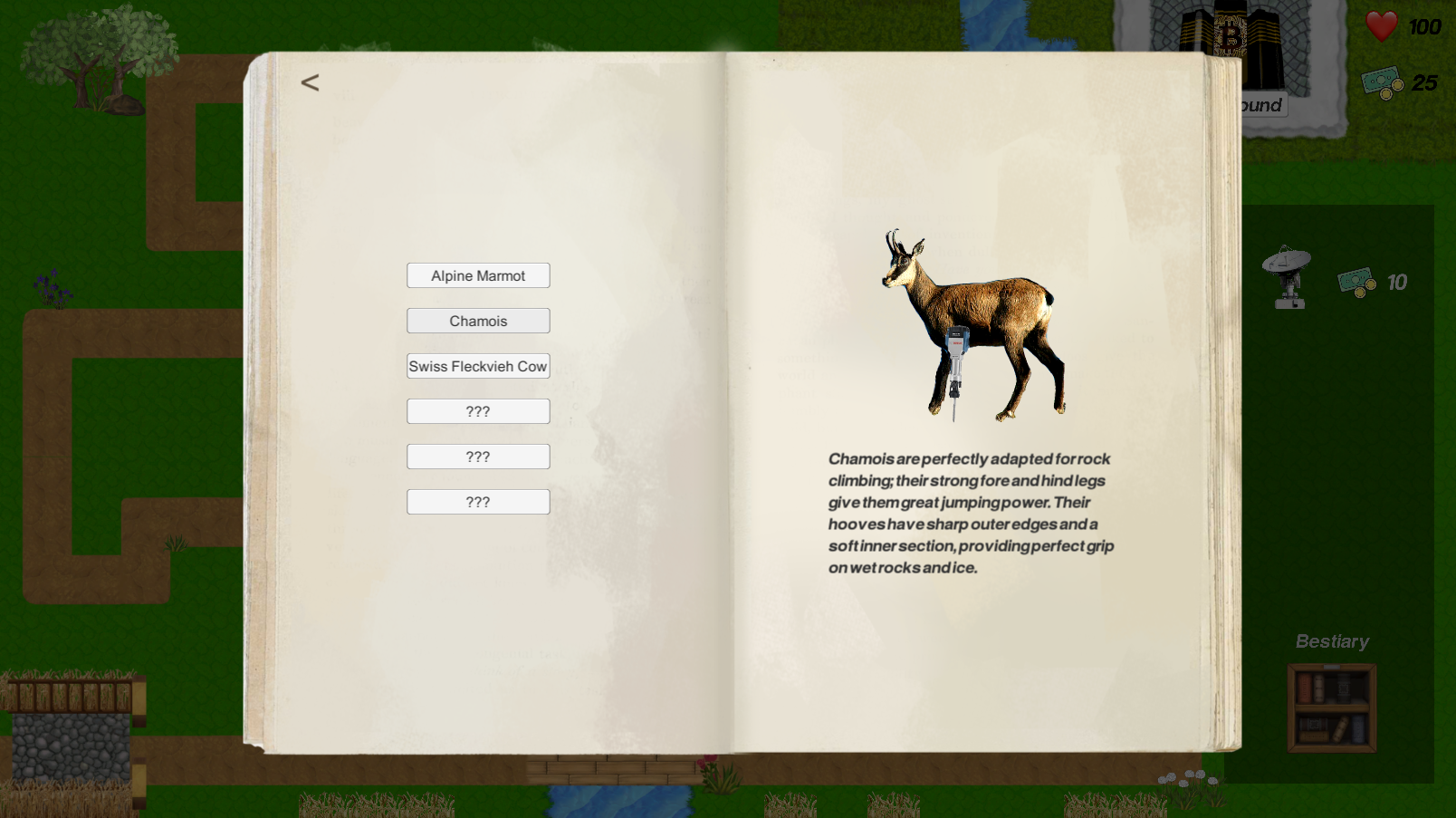This screenshot has height=818, width=1456.
Task: Choose the satellite dish tower in shop
Action: click(x=1288, y=277)
